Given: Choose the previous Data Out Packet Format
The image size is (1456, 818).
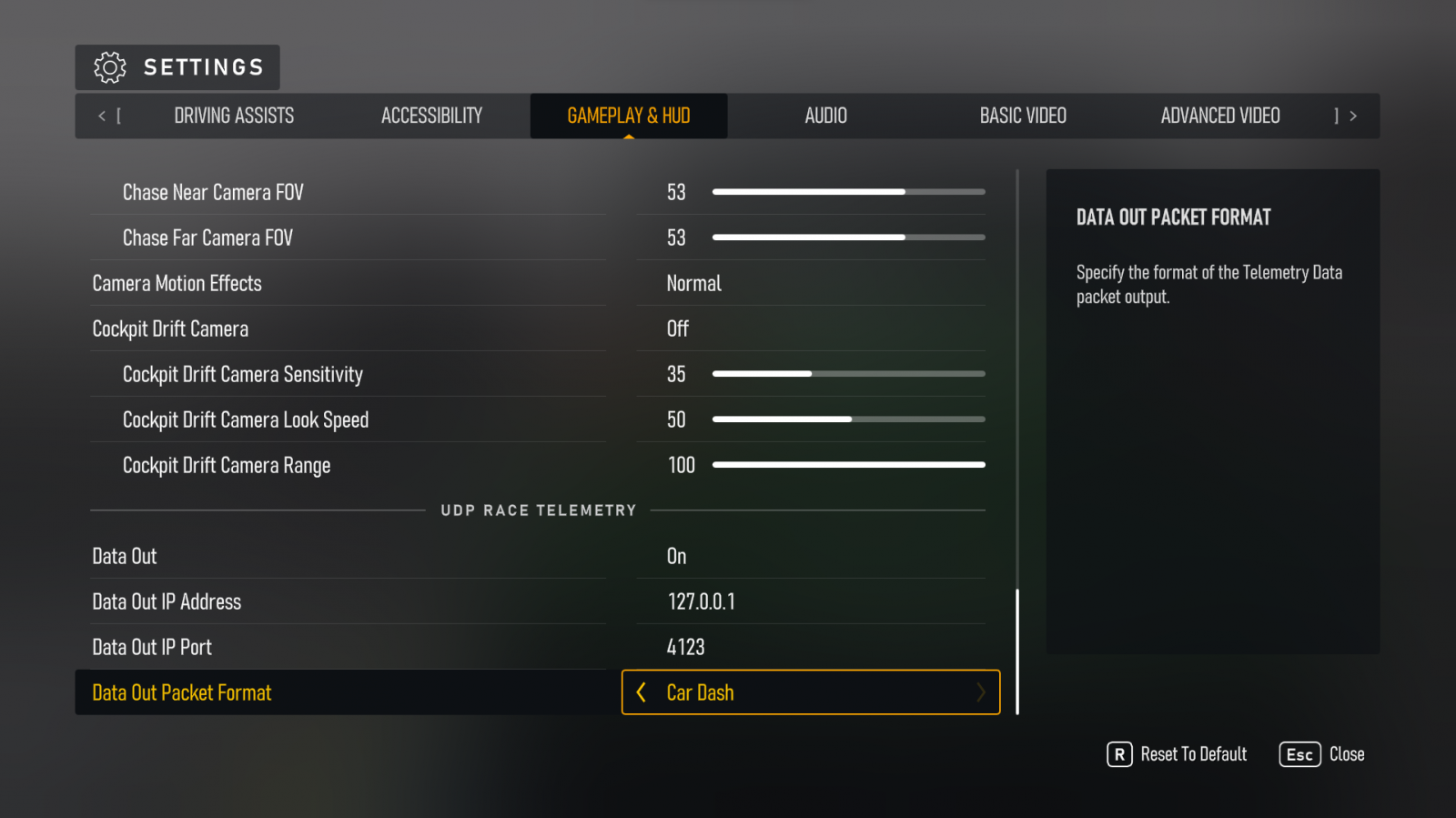Looking at the screenshot, I should pos(642,692).
